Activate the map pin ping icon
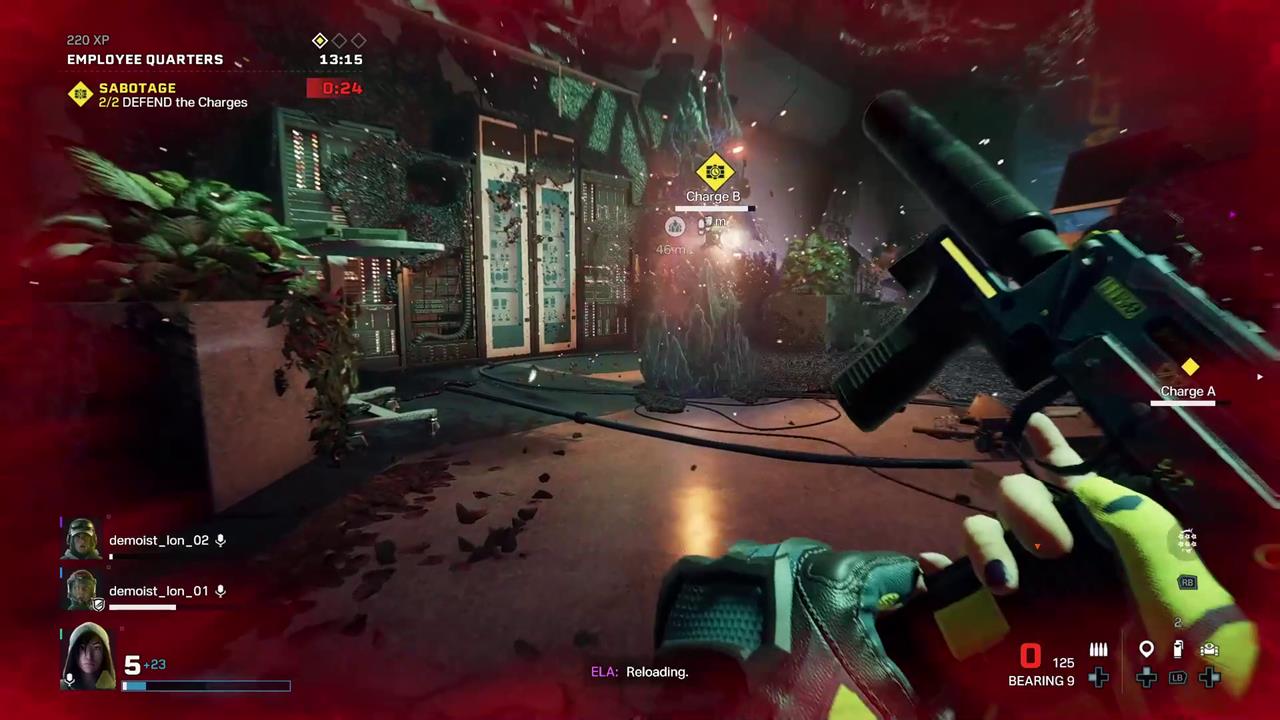Viewport: 1280px width, 720px height. click(x=1146, y=650)
